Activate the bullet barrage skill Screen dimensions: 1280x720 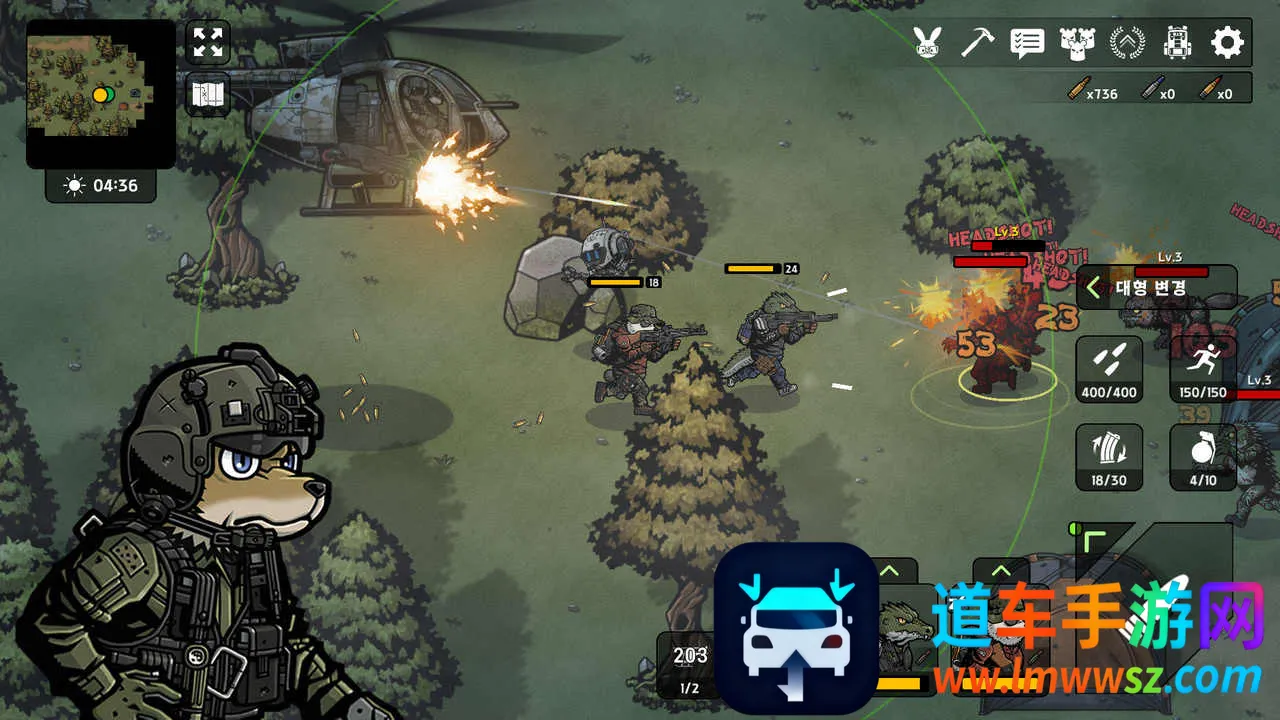click(x=1109, y=369)
